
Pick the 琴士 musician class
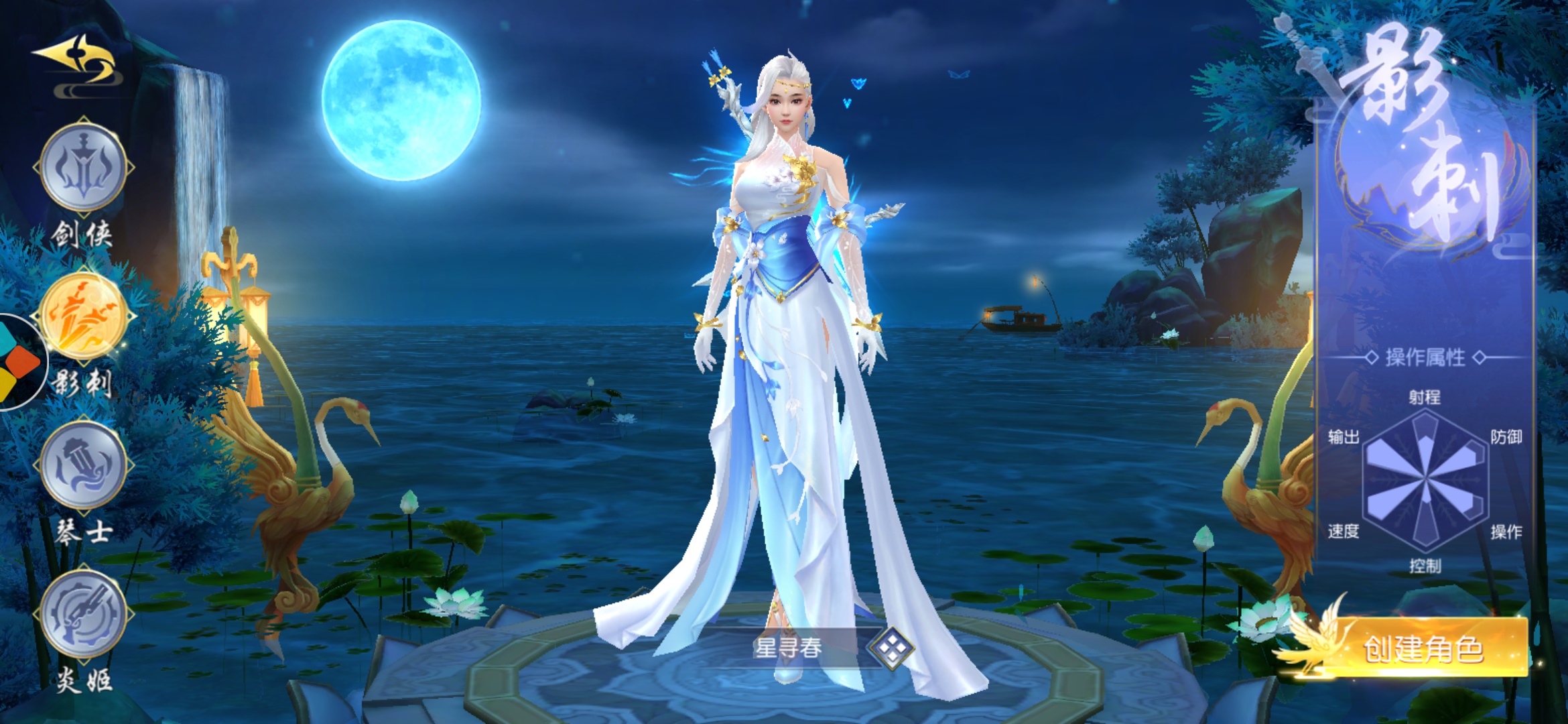[84, 465]
